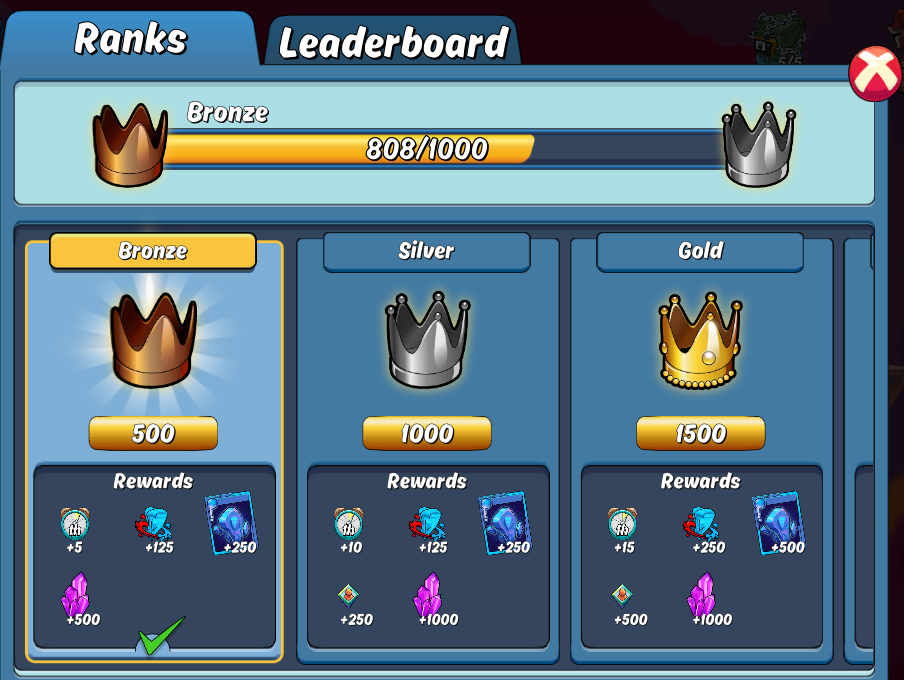904x680 pixels.
Task: Claim the Bronze green checkmark
Action: tap(161, 636)
